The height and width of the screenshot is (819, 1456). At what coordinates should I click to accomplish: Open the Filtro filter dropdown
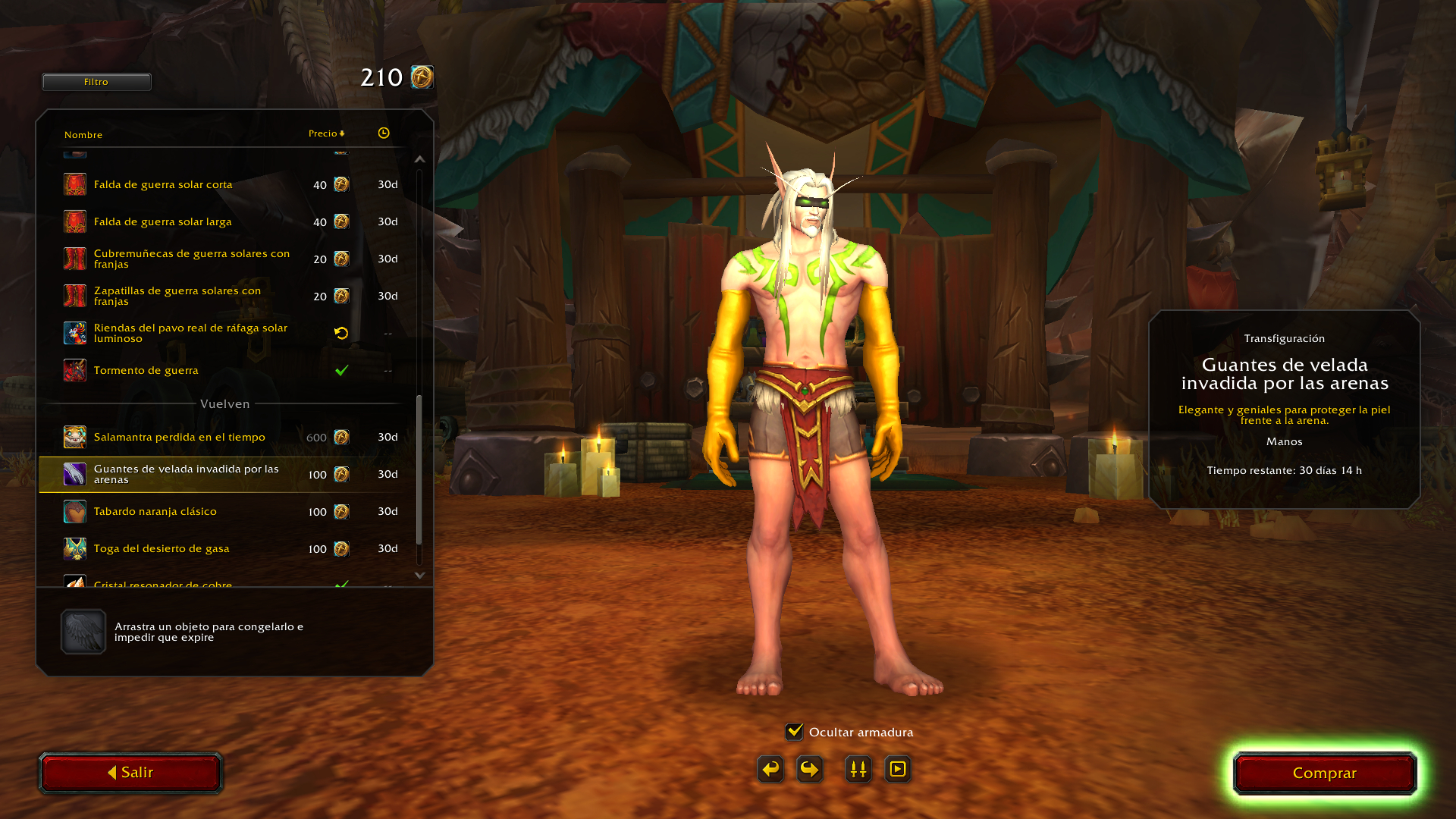[x=96, y=82]
